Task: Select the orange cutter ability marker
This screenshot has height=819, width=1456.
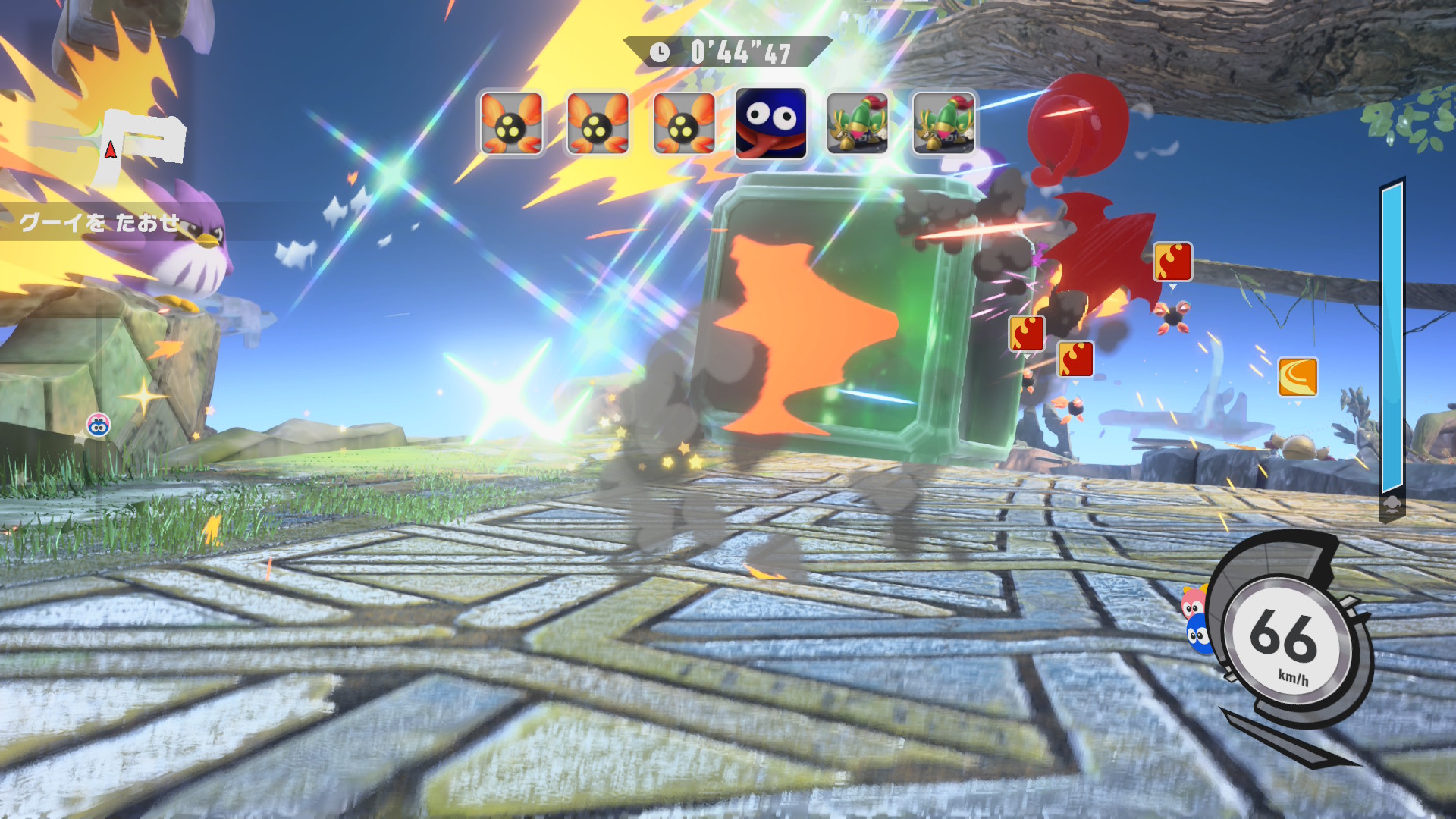Action: coord(1298,377)
